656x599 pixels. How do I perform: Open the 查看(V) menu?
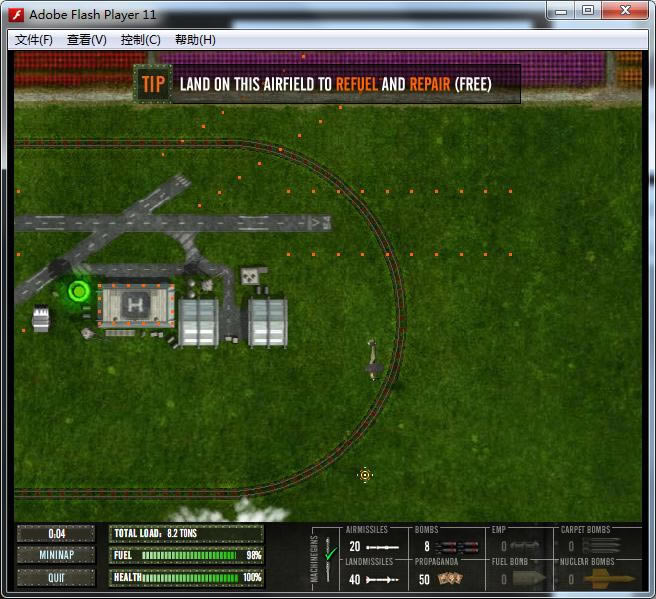pyautogui.click(x=86, y=40)
